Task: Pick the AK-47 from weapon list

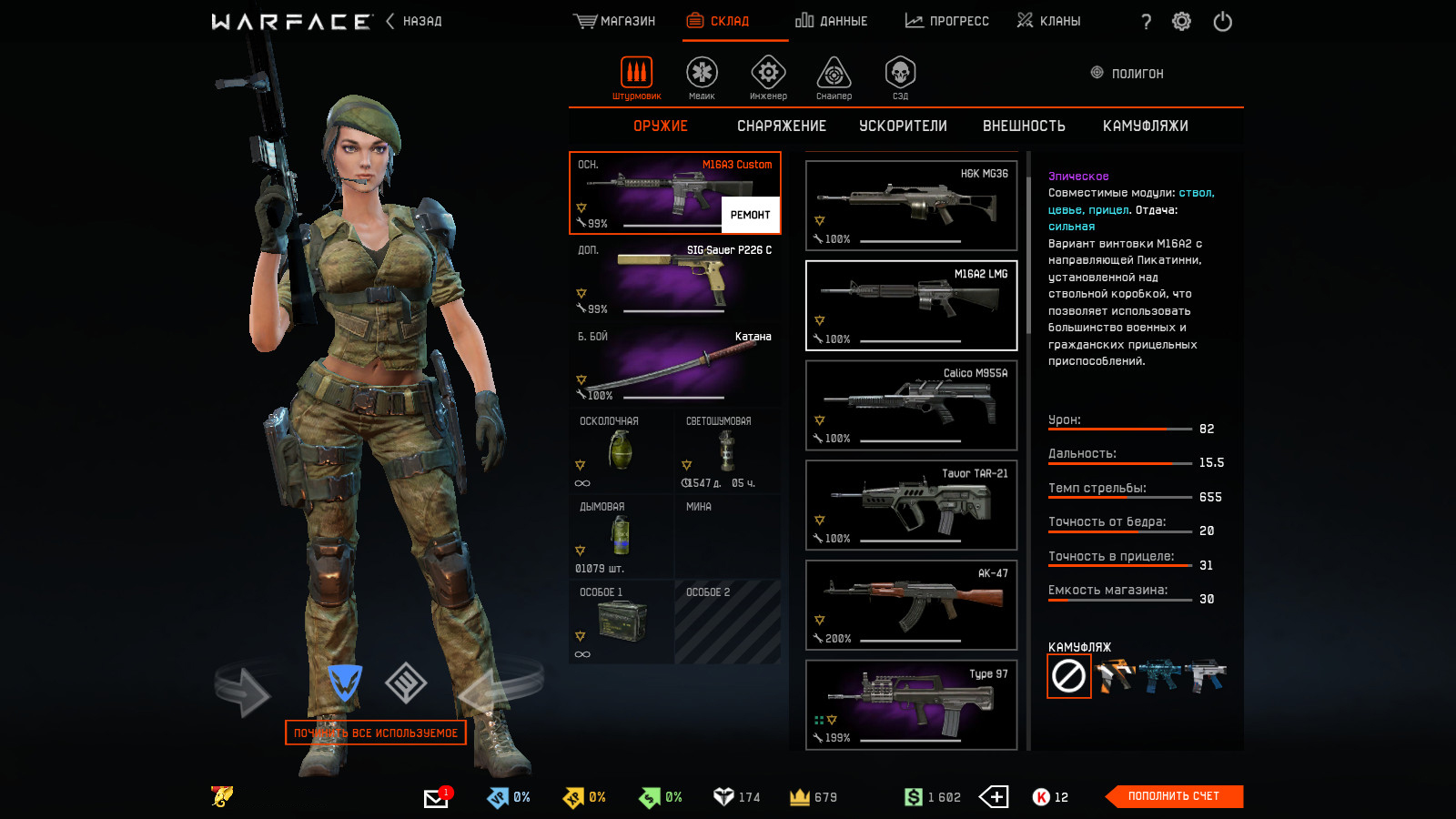Action: (x=911, y=604)
